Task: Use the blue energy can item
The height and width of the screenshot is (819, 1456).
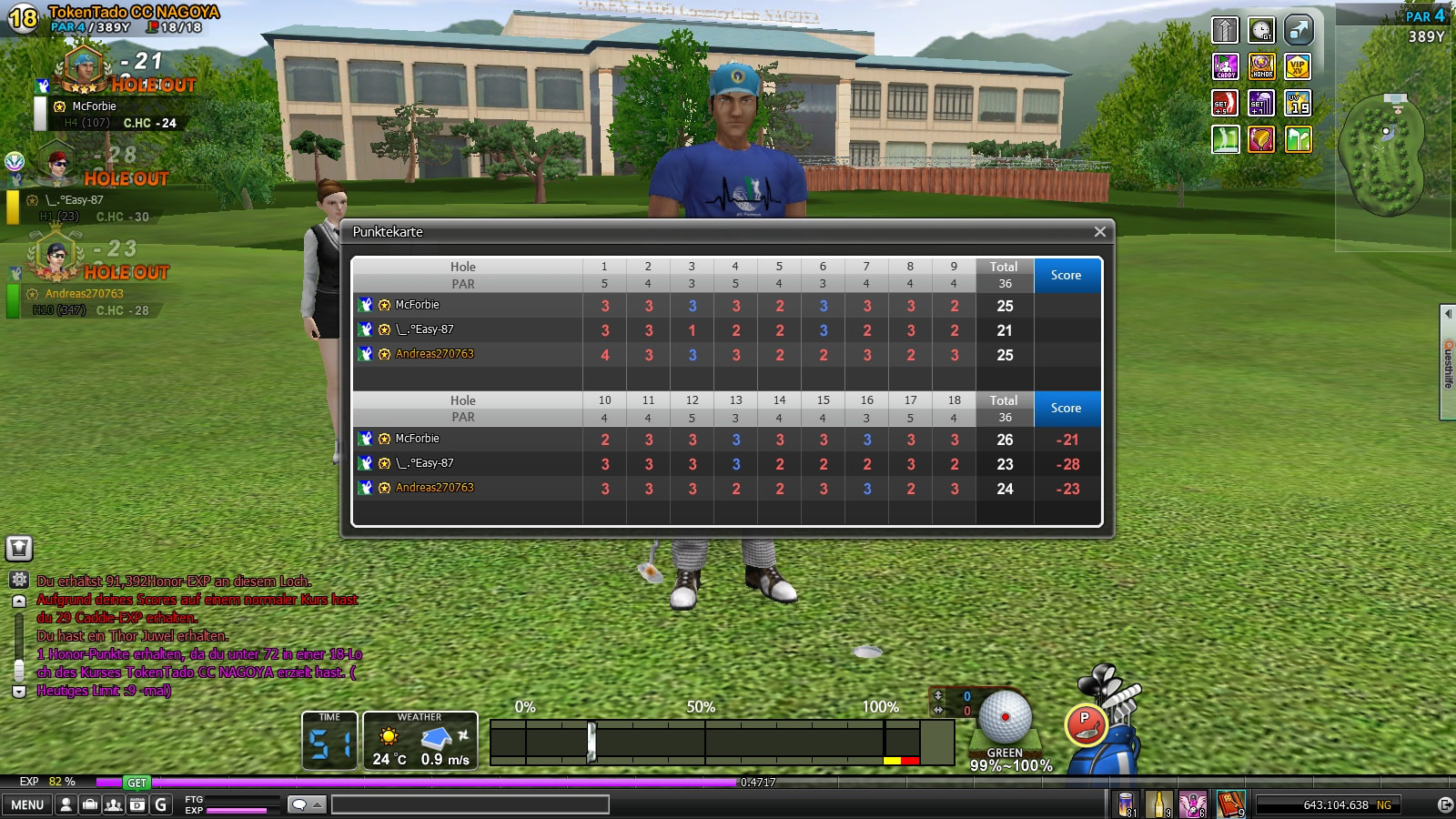Action: click(x=1127, y=804)
